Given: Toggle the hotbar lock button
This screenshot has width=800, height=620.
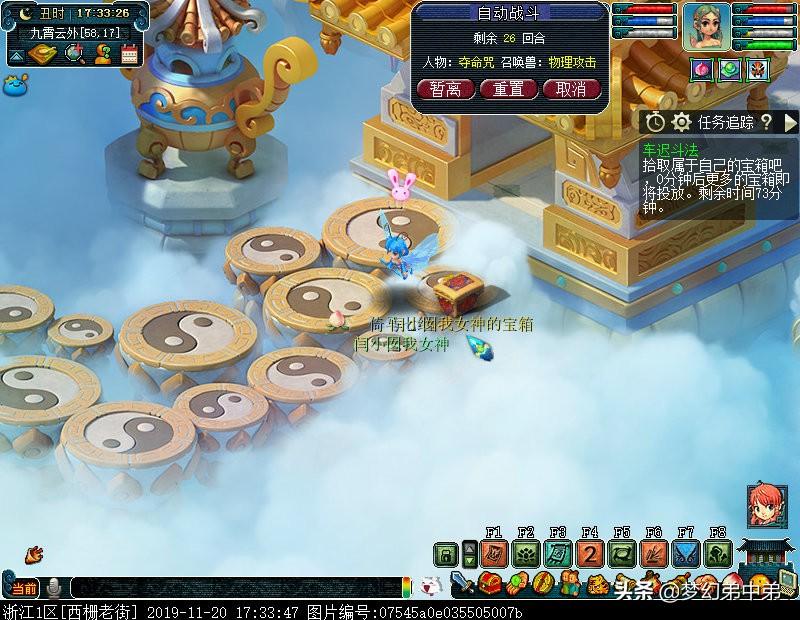Looking at the screenshot, I should pyautogui.click(x=445, y=553).
